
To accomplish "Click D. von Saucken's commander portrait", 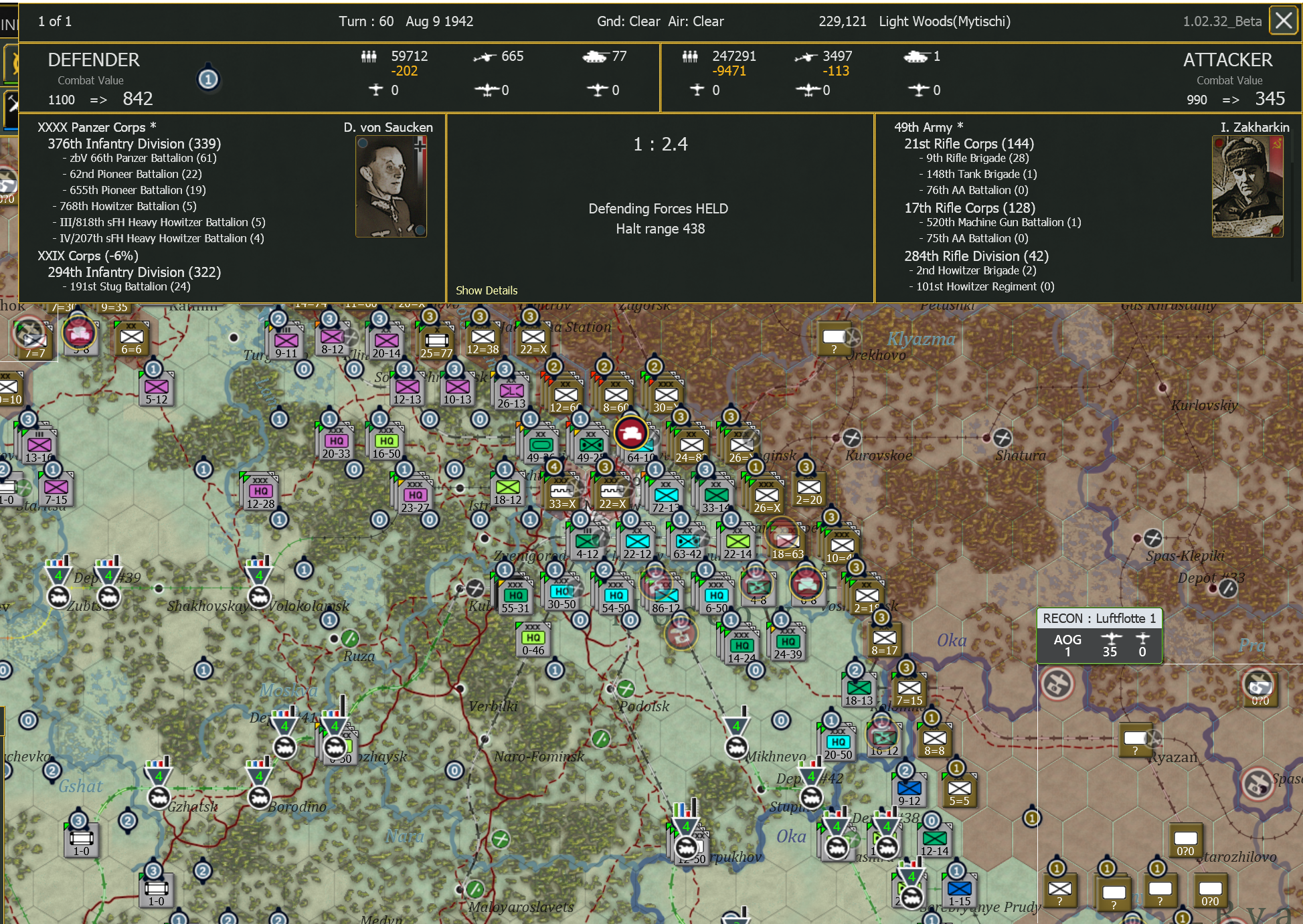I will pos(390,185).
